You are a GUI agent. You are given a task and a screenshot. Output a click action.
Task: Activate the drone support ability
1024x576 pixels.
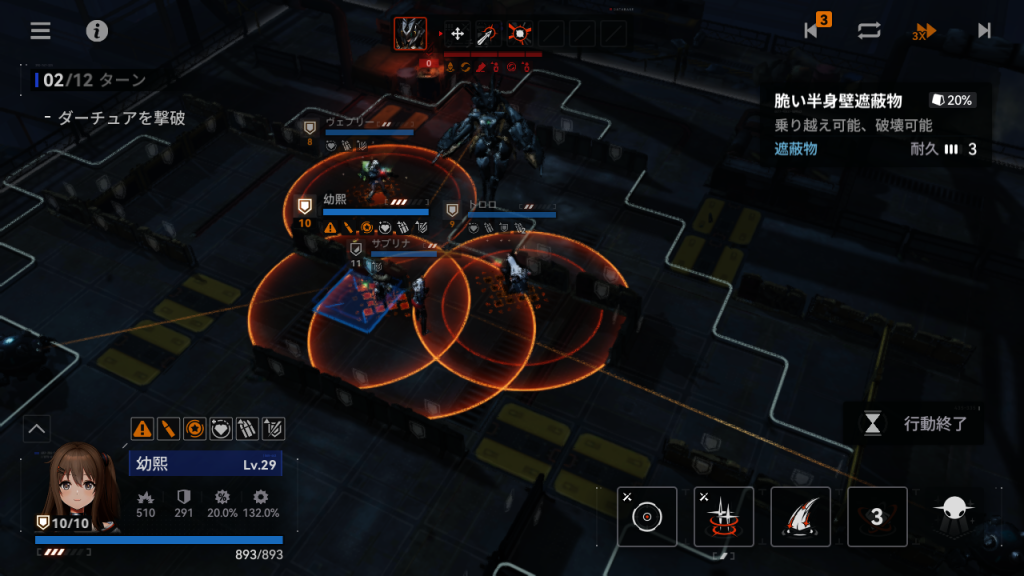tap(954, 510)
